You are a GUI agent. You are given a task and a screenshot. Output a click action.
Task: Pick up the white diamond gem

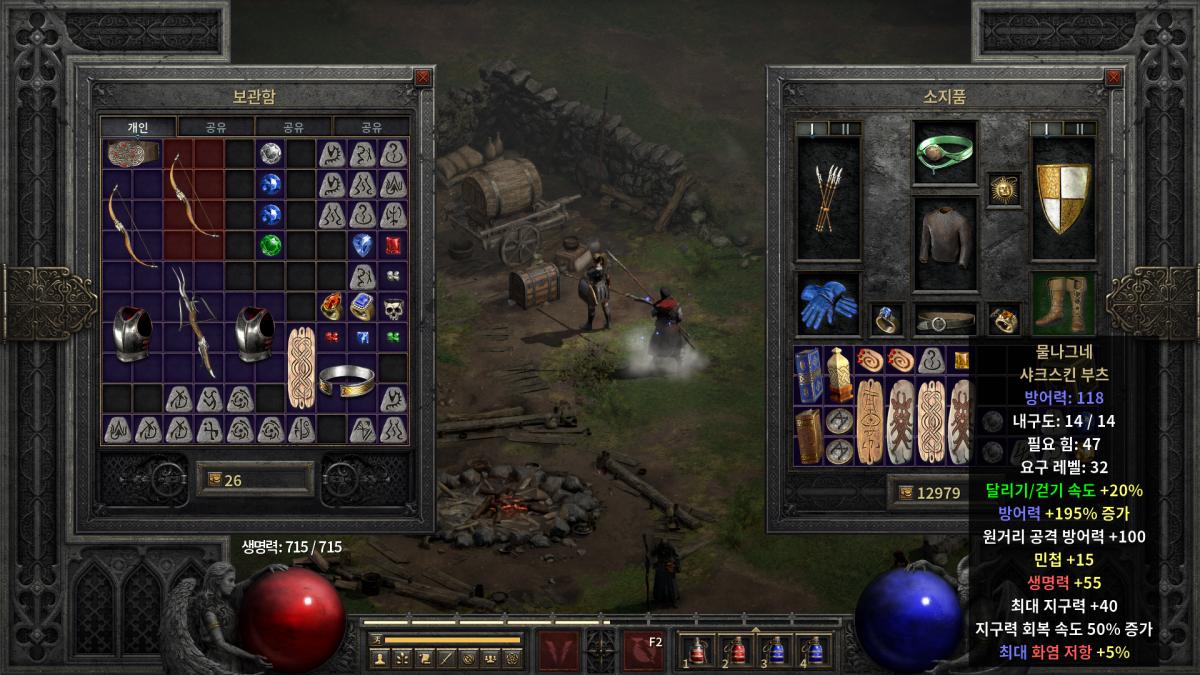270,153
